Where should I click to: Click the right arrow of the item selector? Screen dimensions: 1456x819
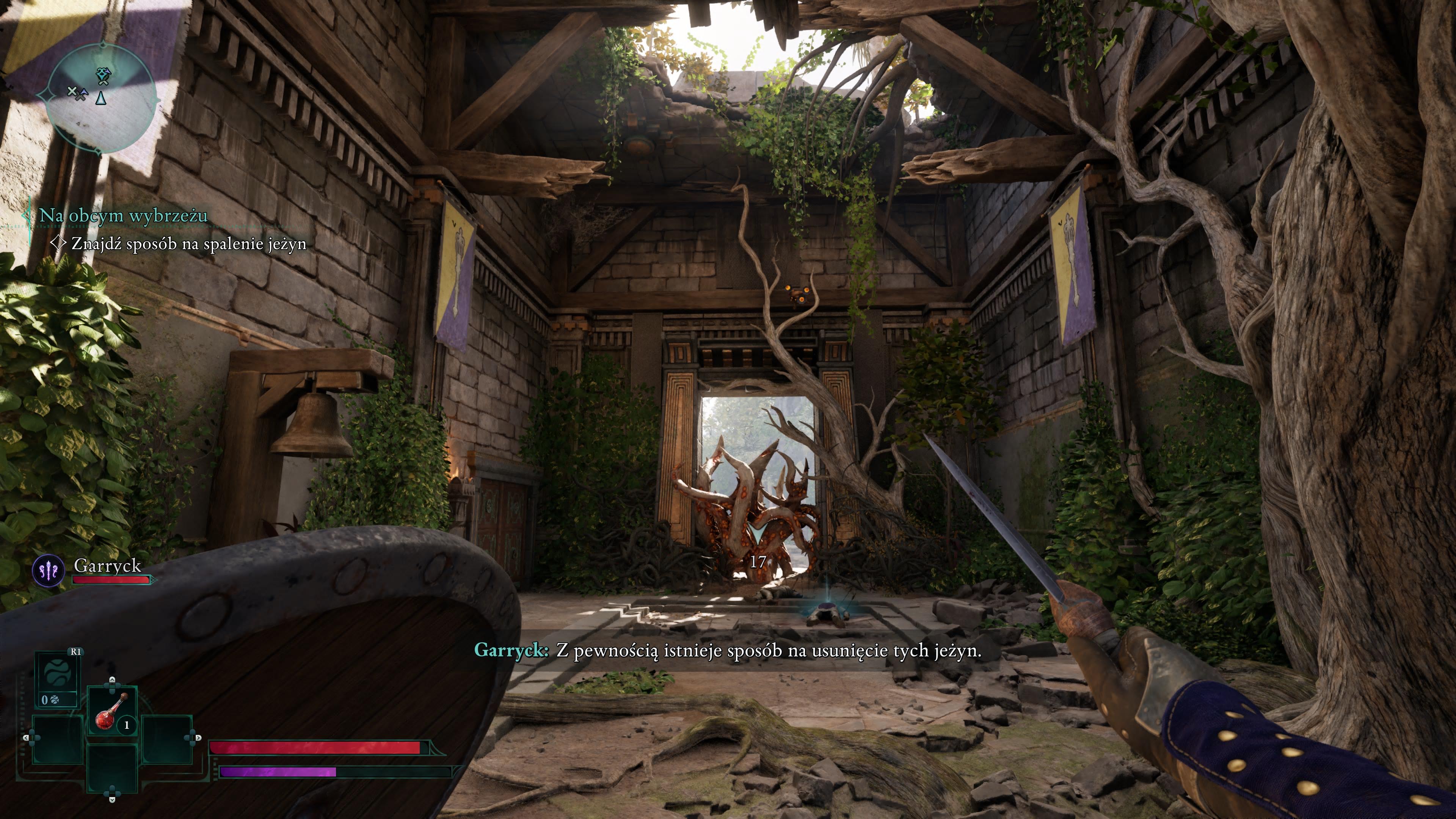(x=198, y=738)
